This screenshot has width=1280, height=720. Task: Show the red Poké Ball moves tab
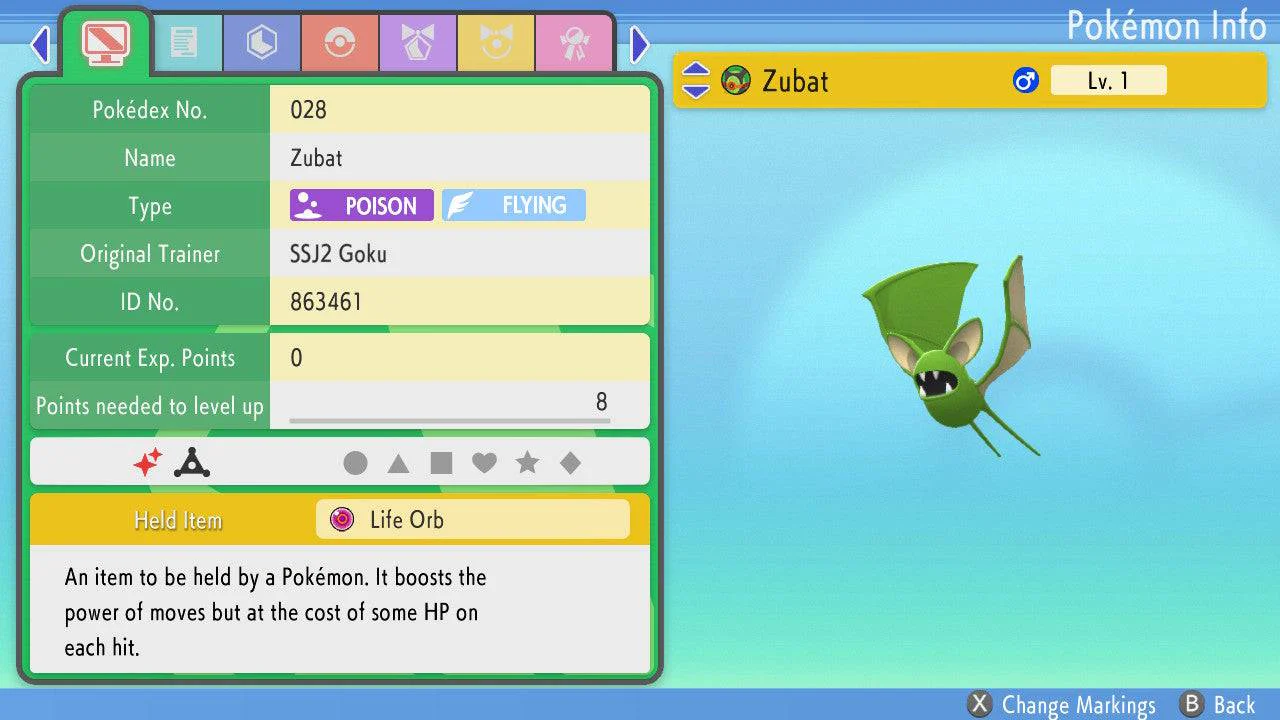340,42
